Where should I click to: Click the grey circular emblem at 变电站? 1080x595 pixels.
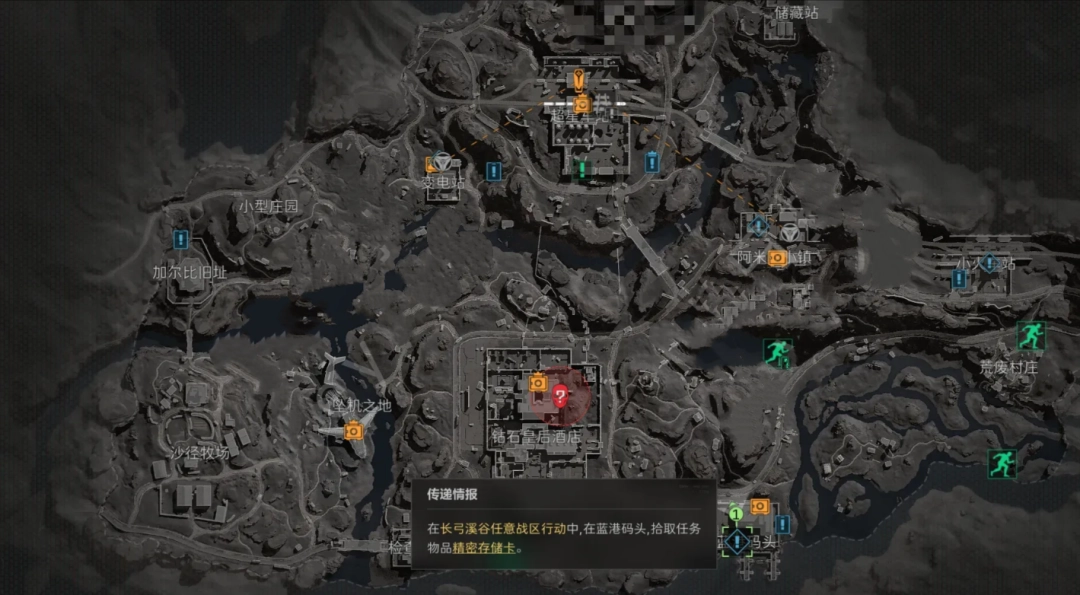(x=442, y=162)
